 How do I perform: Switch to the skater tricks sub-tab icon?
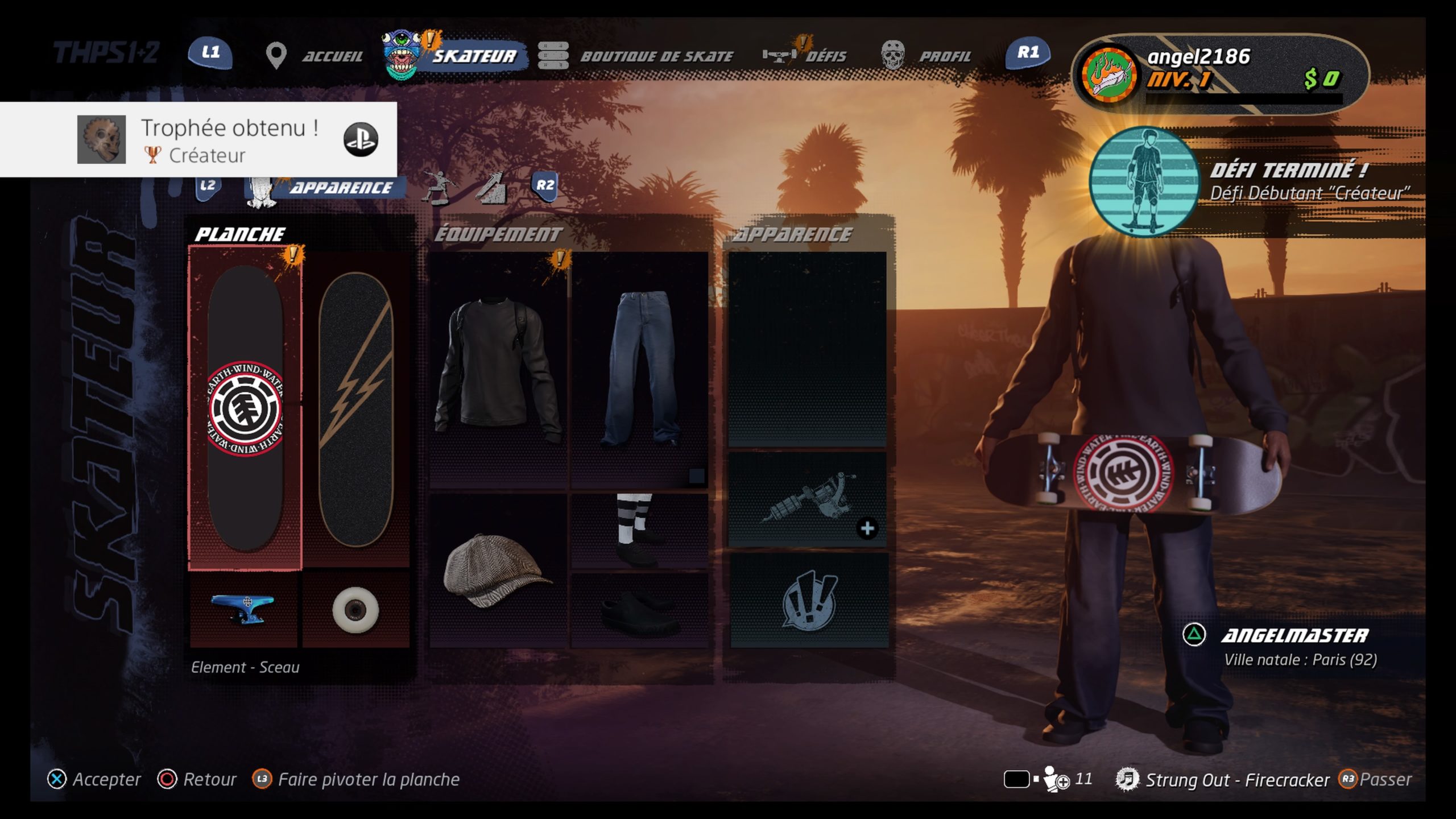(440, 187)
